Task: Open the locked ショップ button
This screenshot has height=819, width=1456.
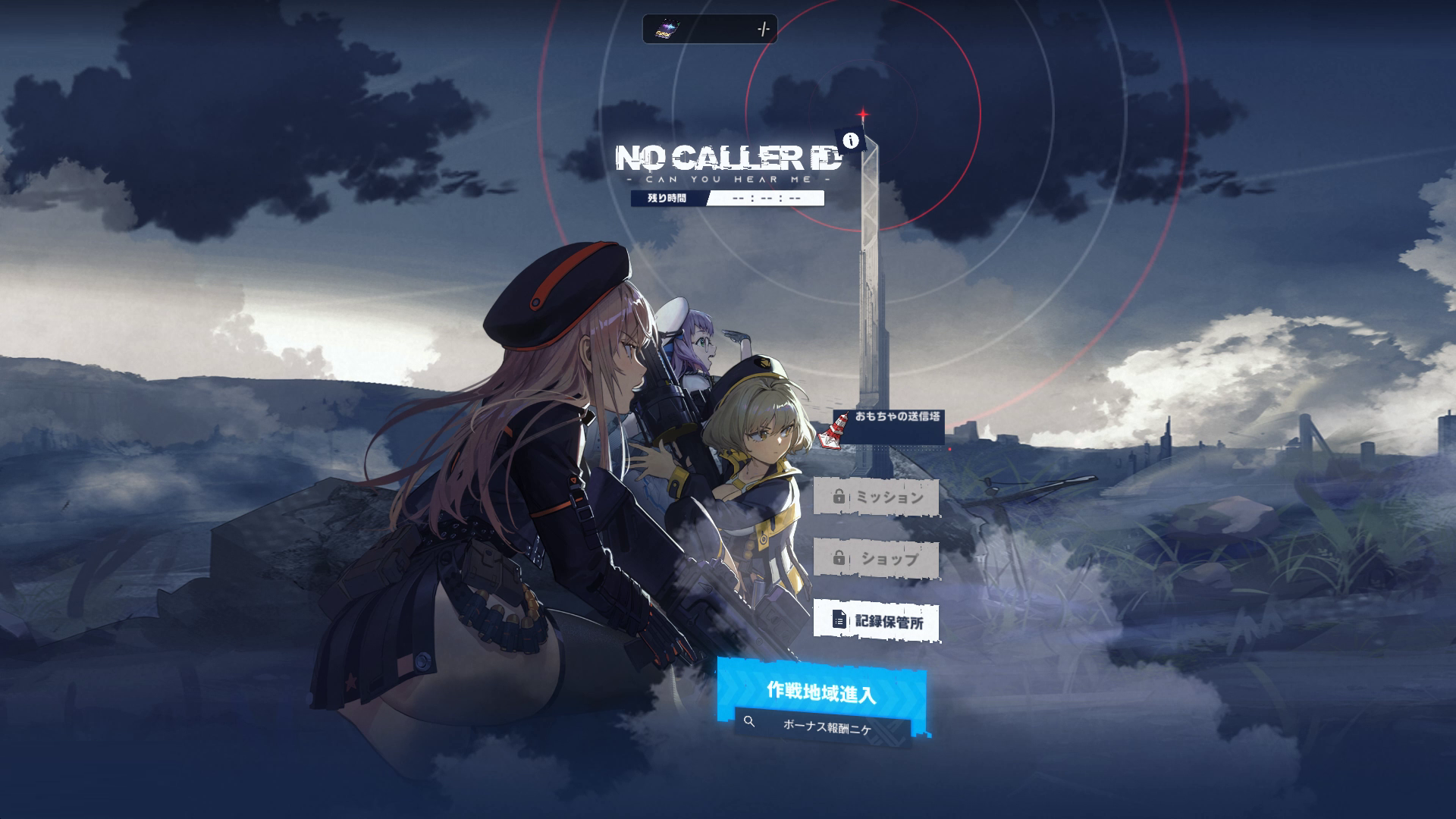Action: 876,559
